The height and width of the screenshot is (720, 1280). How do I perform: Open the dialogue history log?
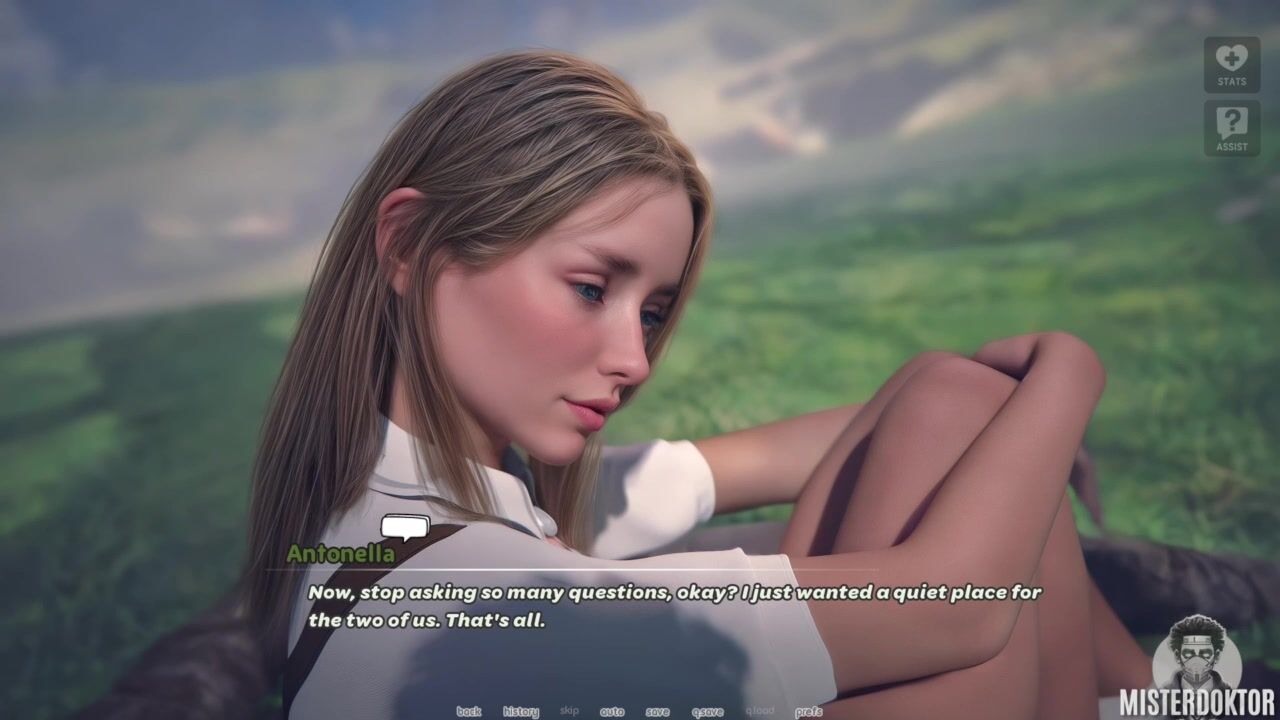coord(521,711)
